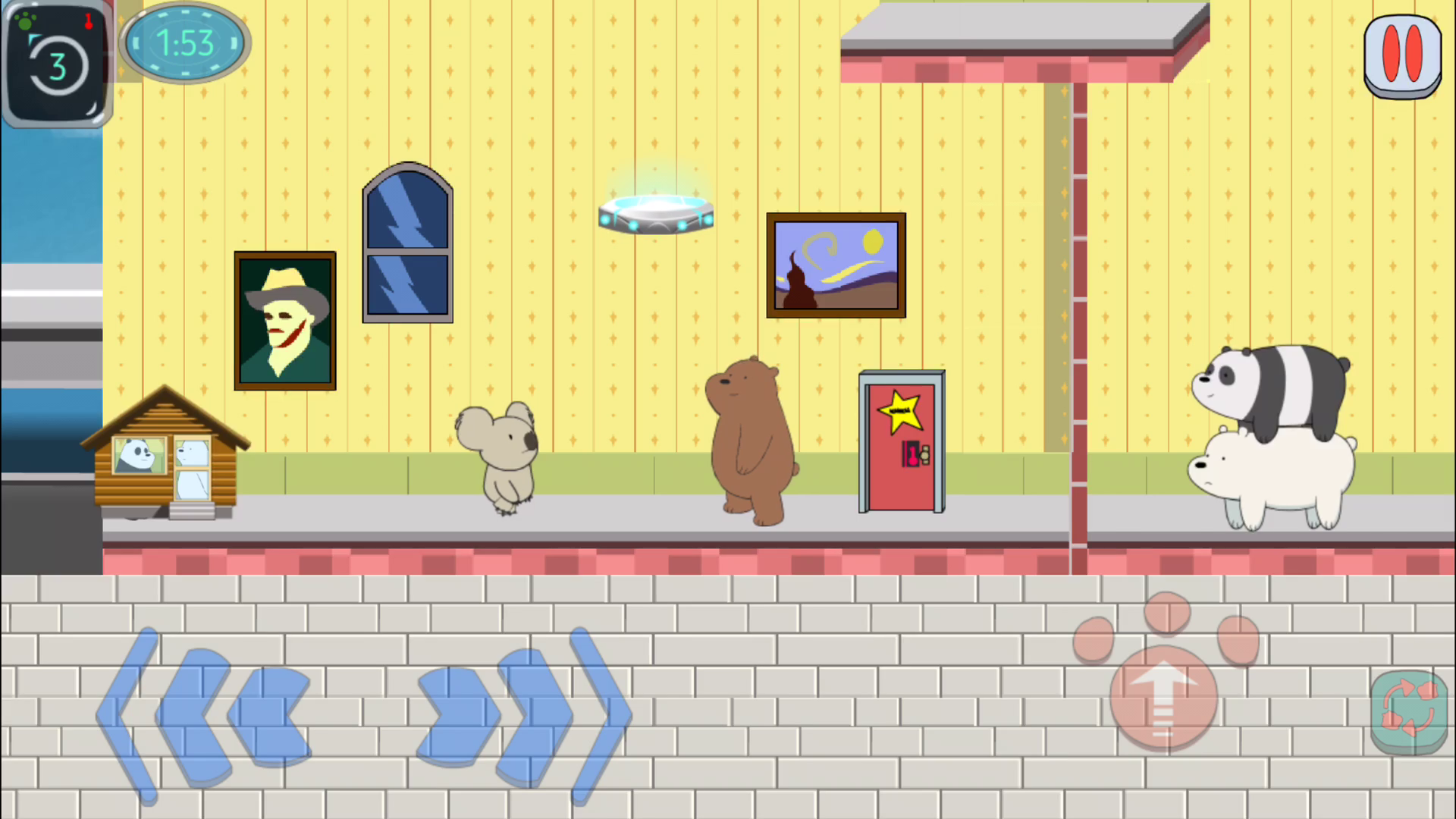Select the brick pillar with the platform
The width and height of the screenshot is (1456, 819).
1077,303
